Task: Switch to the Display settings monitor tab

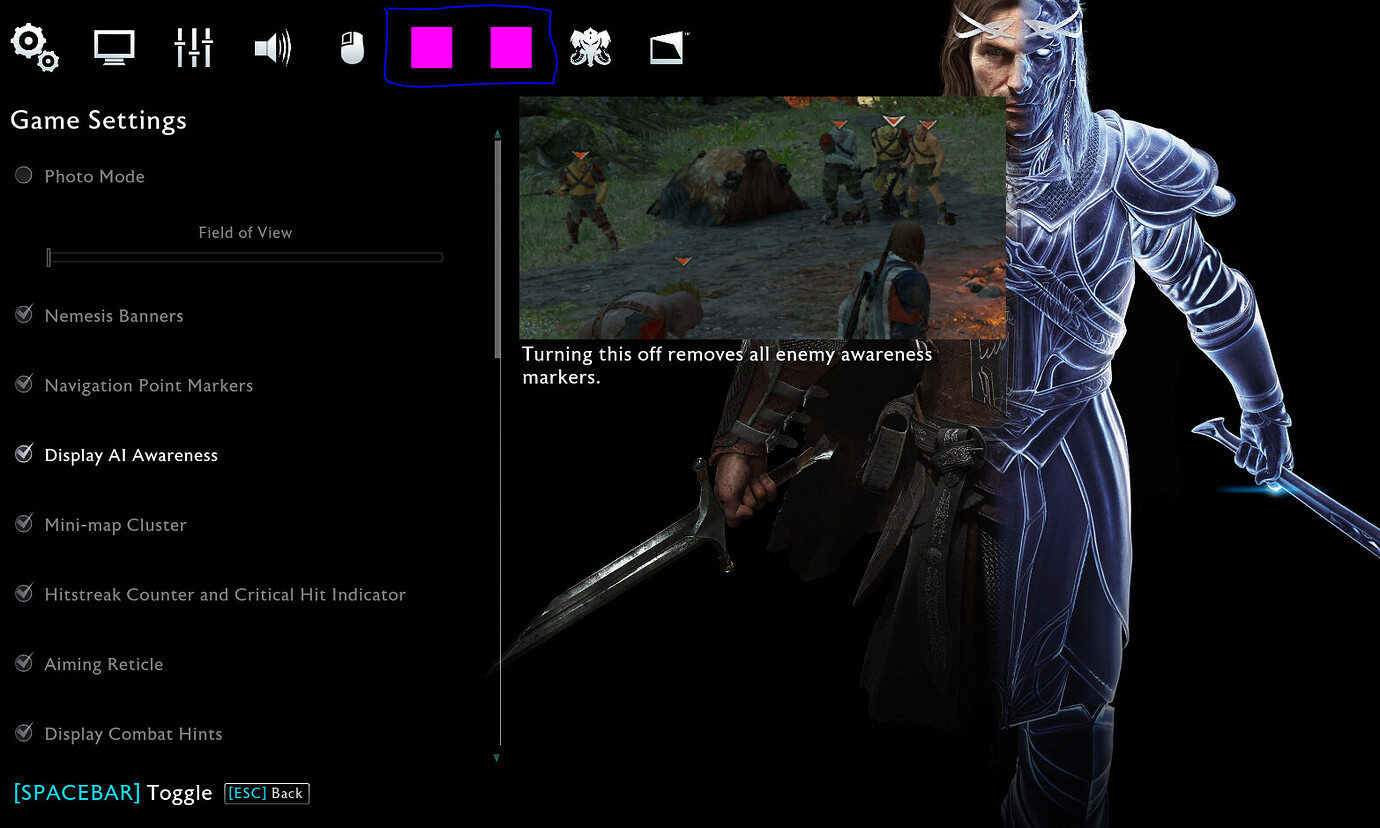Action: [x=113, y=46]
